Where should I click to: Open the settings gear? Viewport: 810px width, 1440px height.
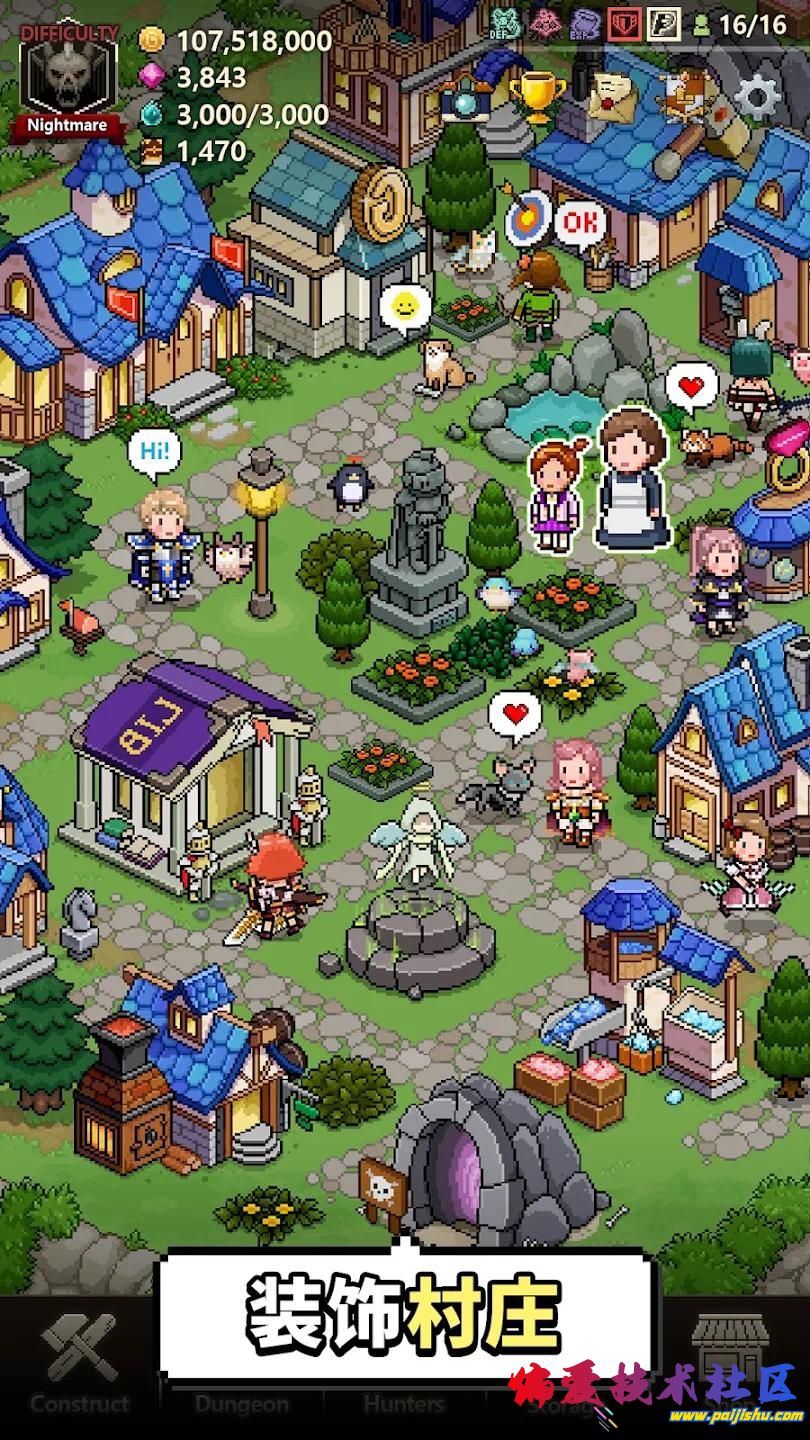[757, 97]
